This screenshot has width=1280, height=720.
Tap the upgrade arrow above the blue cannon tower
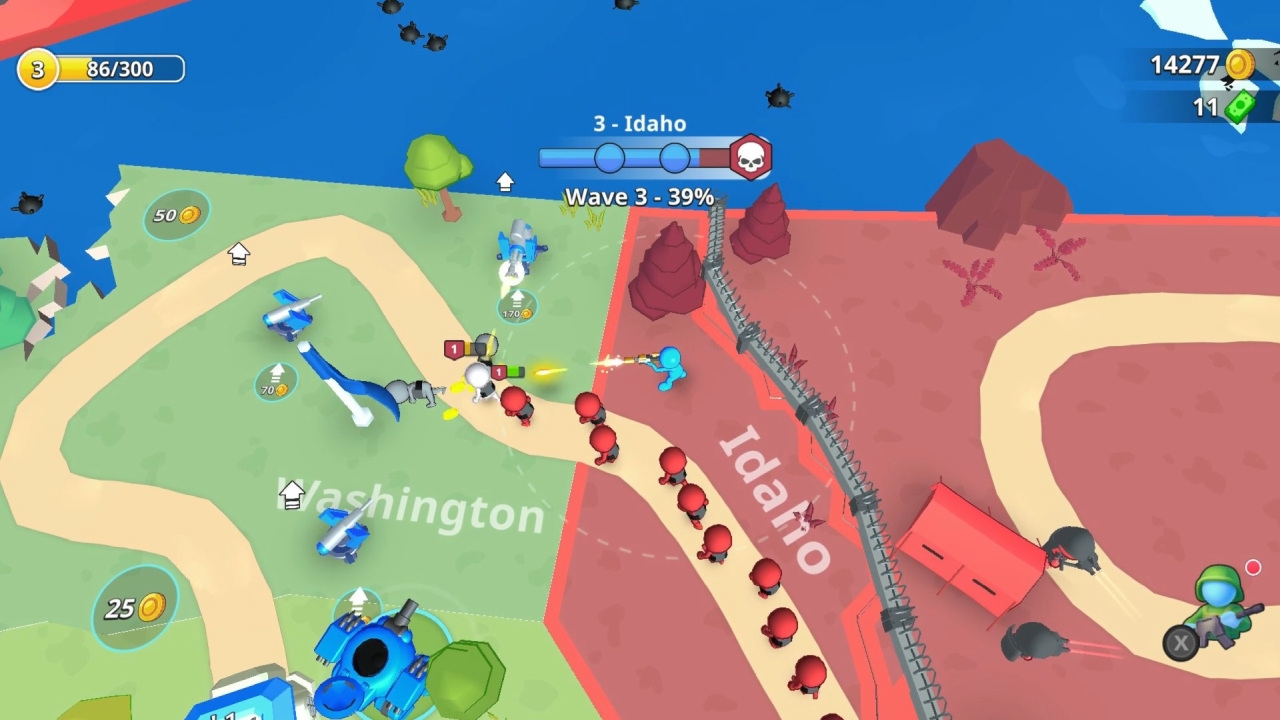[358, 601]
